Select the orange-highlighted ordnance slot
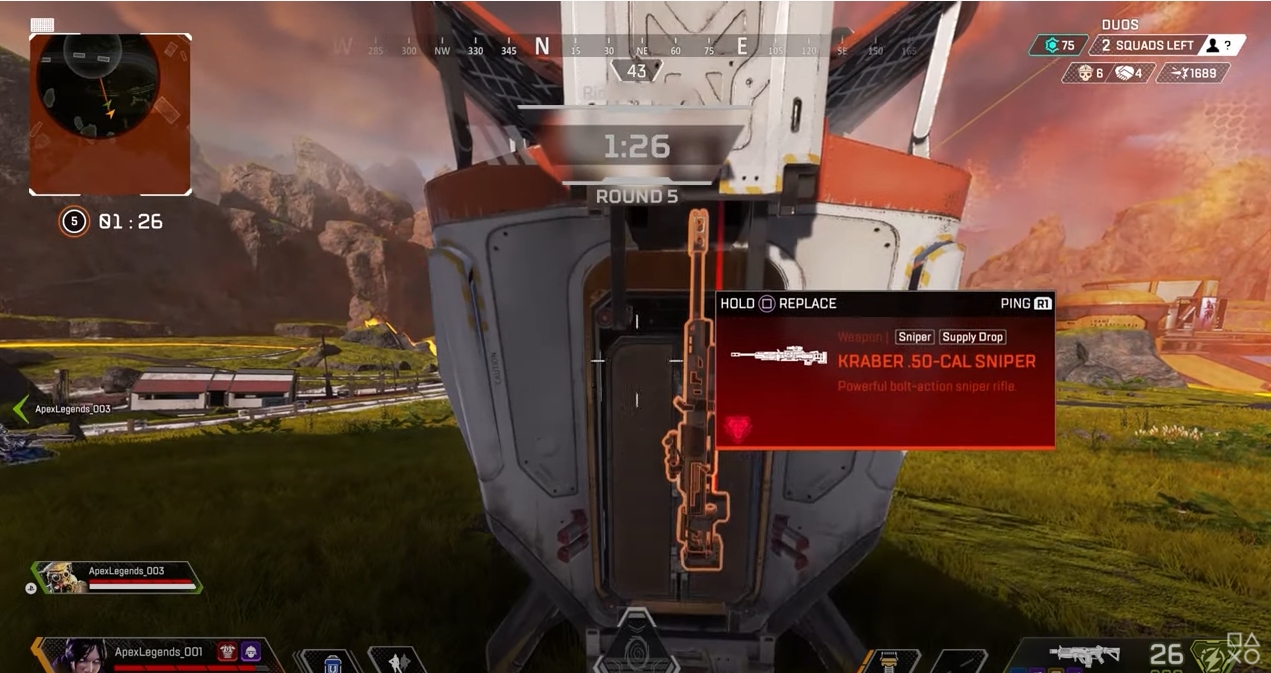Screen dimensions: 1271x673 pyautogui.click(x=892, y=661)
